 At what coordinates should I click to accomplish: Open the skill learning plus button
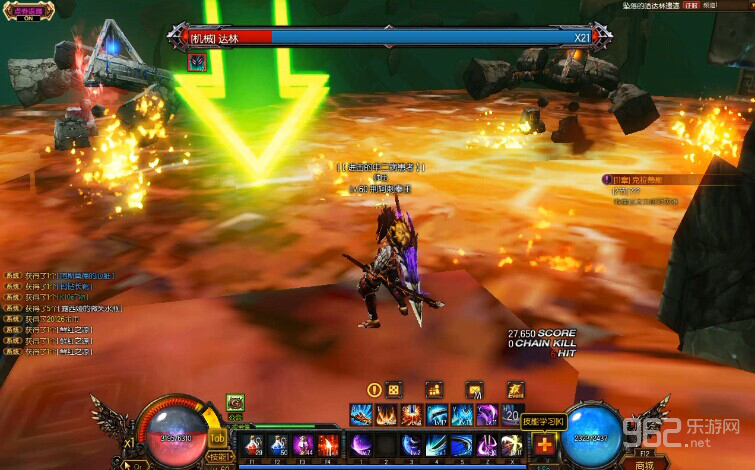pos(543,445)
